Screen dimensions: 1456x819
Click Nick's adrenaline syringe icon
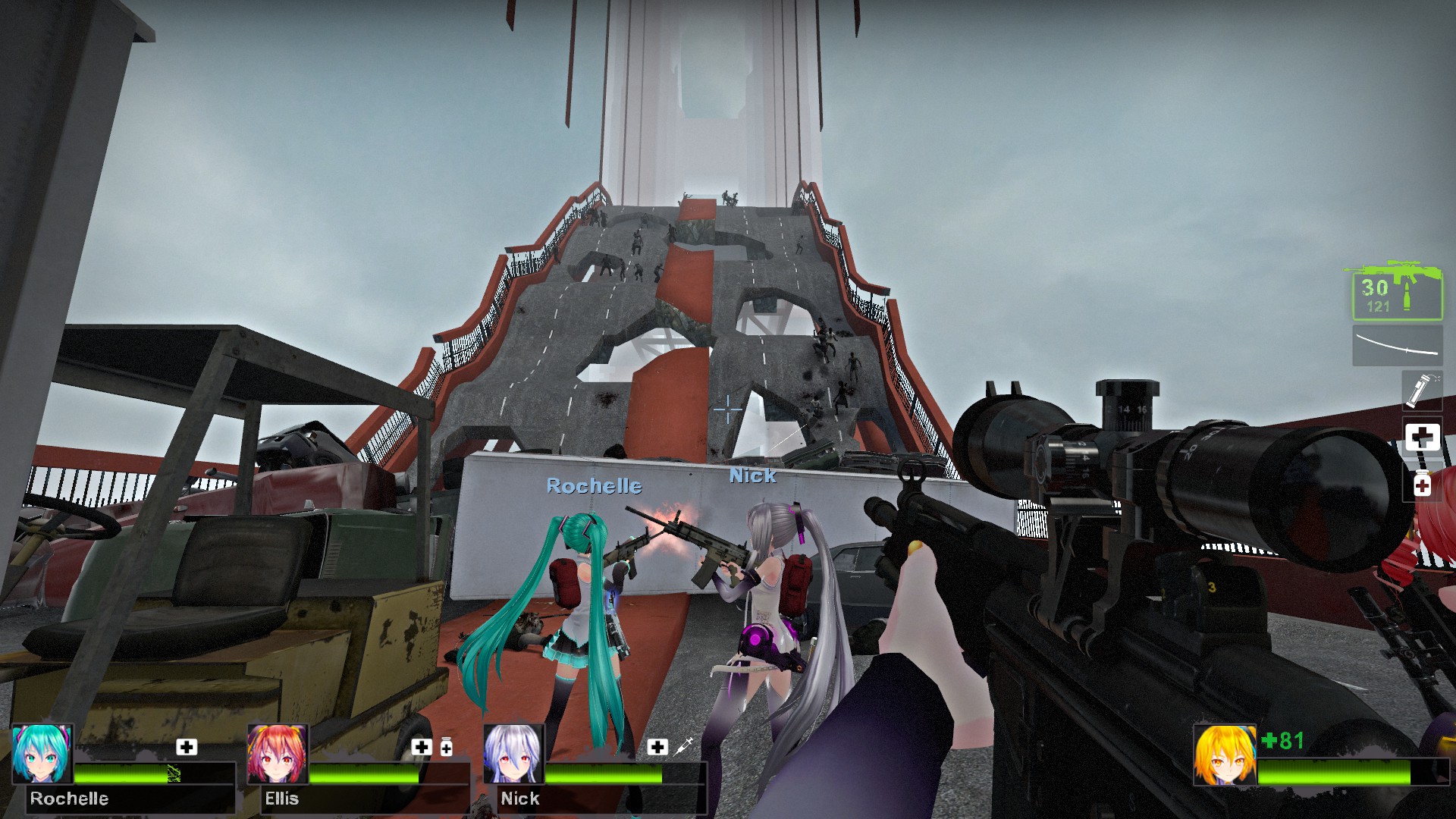pyautogui.click(x=683, y=746)
